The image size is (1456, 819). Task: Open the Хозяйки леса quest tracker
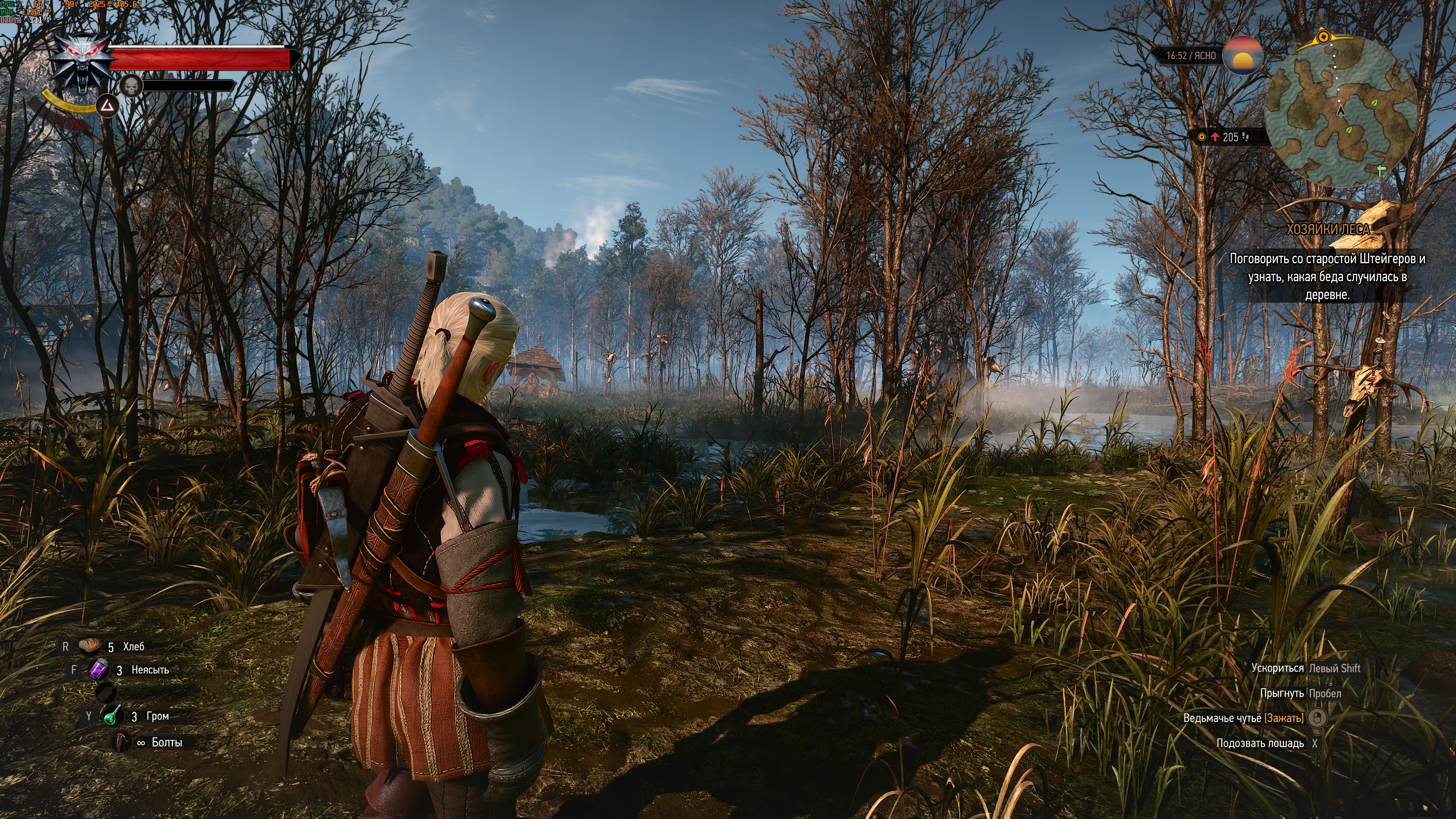[1328, 229]
